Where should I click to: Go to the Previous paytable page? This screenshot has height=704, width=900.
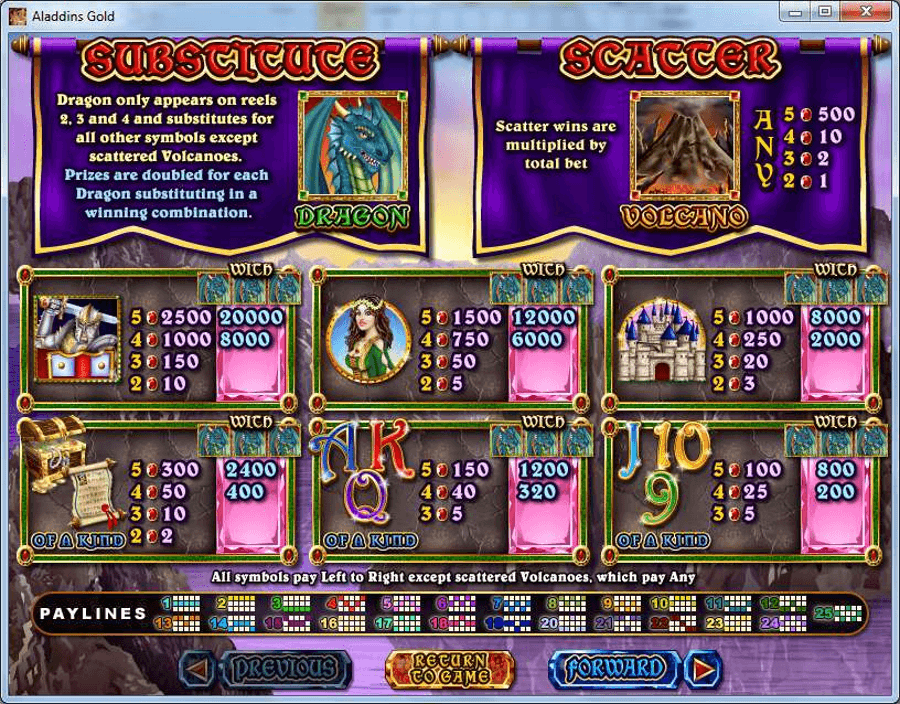[x=280, y=667]
